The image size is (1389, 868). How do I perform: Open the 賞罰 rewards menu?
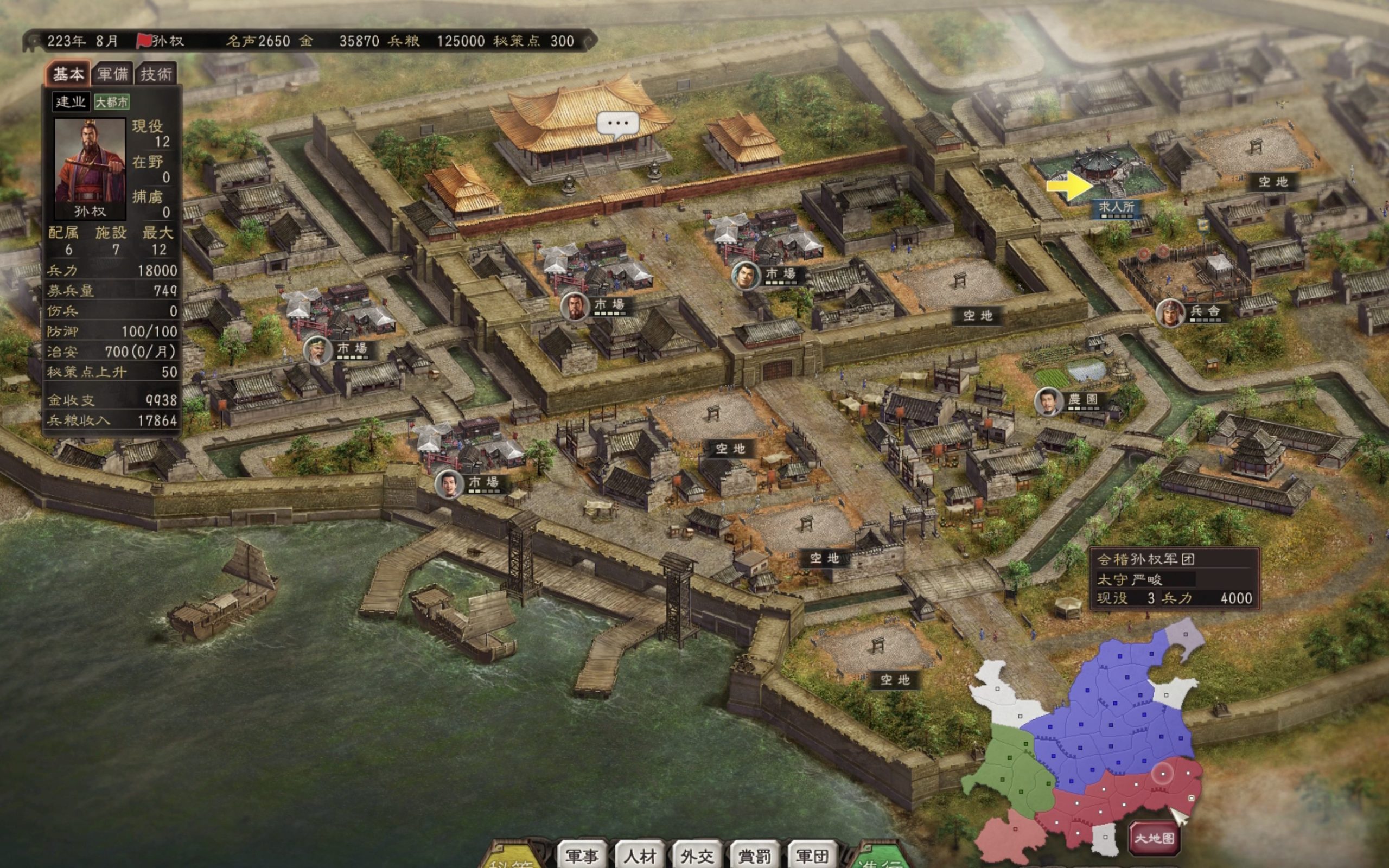[x=754, y=856]
